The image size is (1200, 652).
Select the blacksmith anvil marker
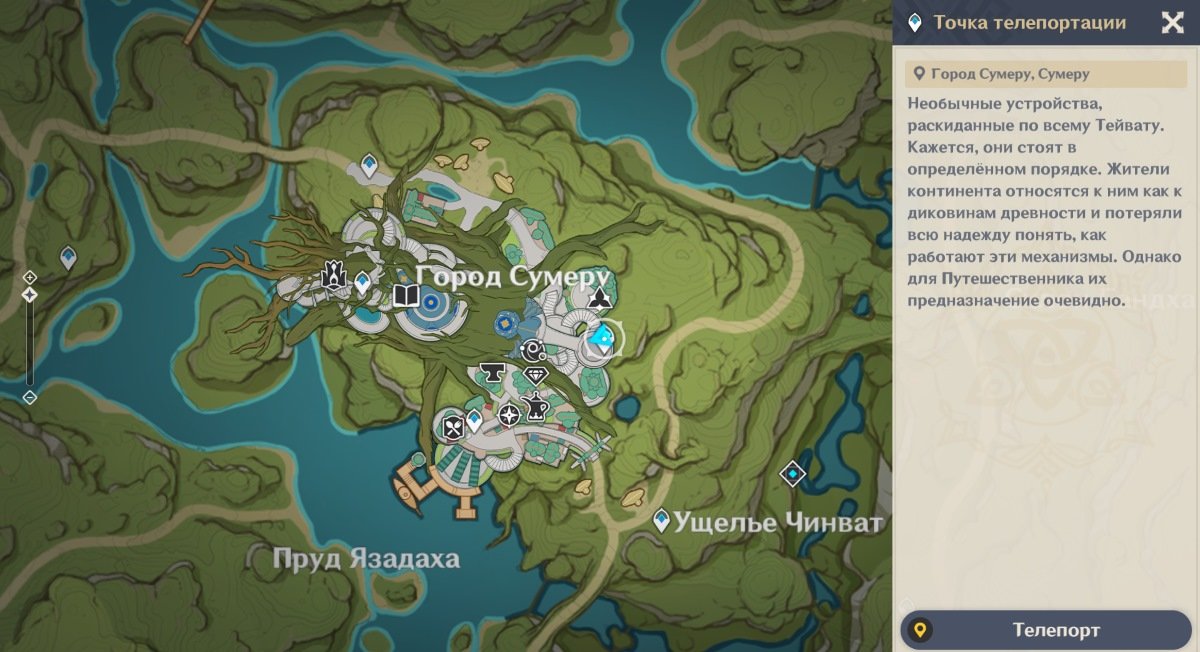pos(491,374)
